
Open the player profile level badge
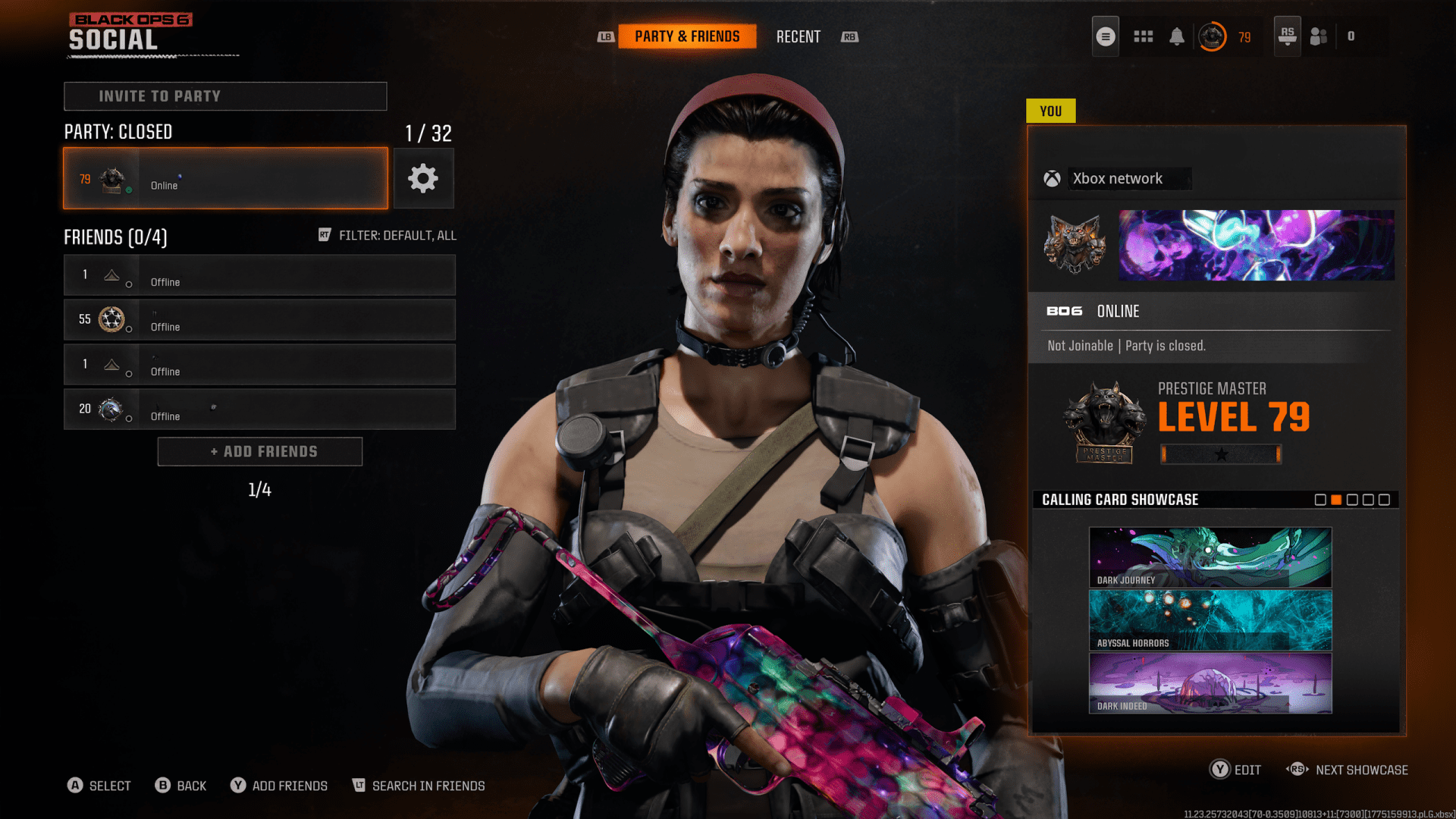[x=1212, y=36]
